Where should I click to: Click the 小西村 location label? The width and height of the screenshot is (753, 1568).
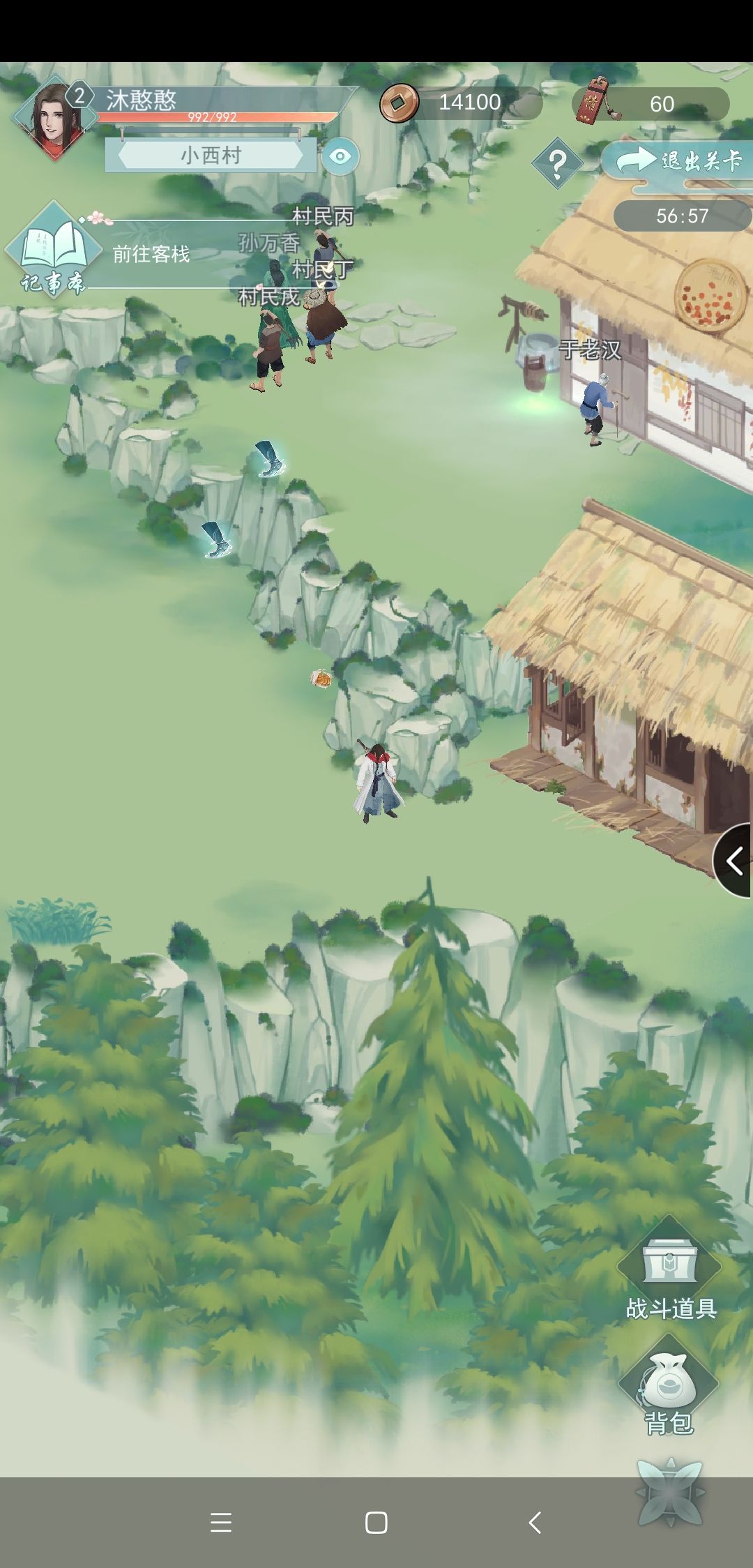(211, 155)
